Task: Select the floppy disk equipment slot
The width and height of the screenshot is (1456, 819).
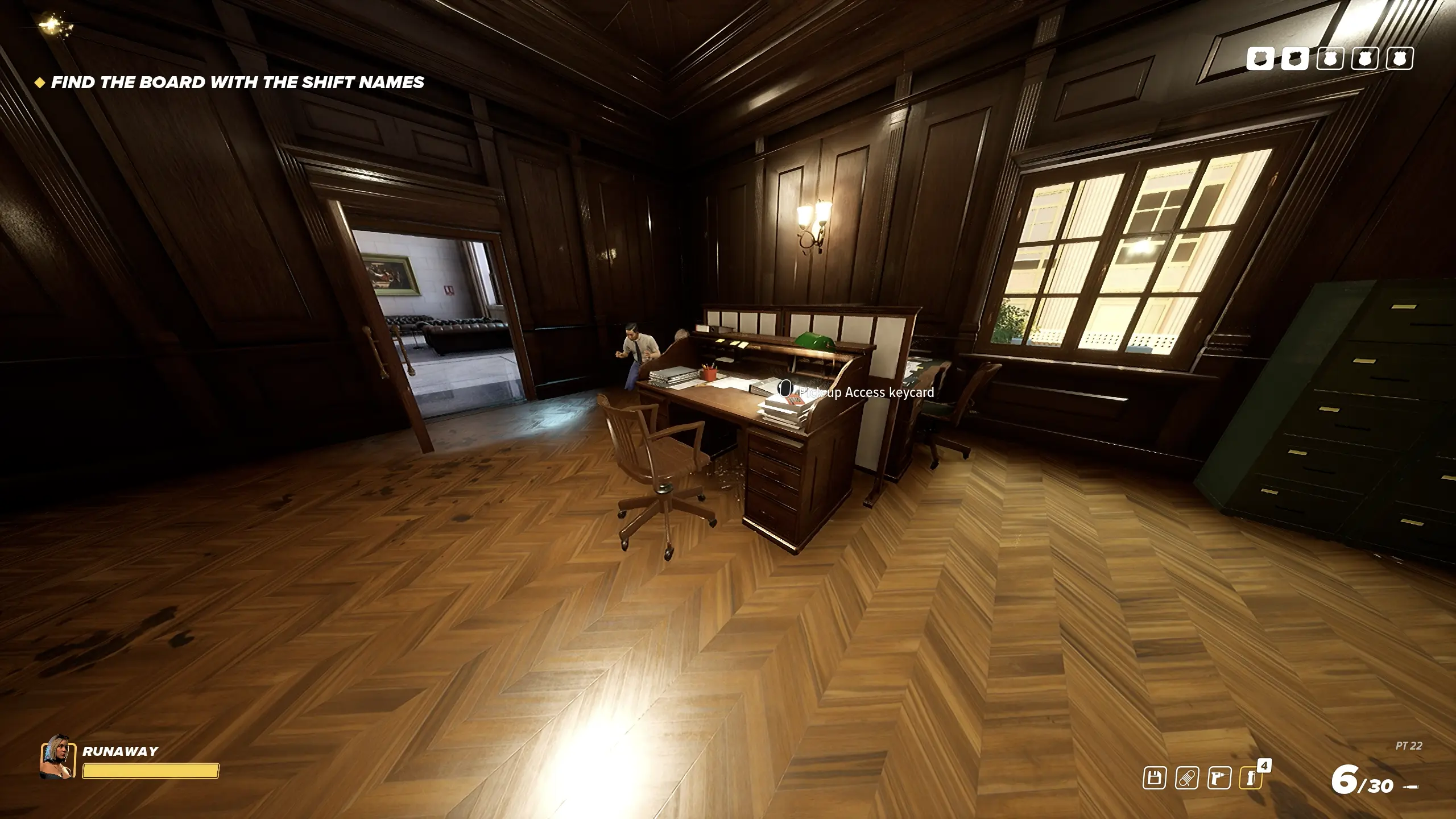Action: tap(1155, 778)
